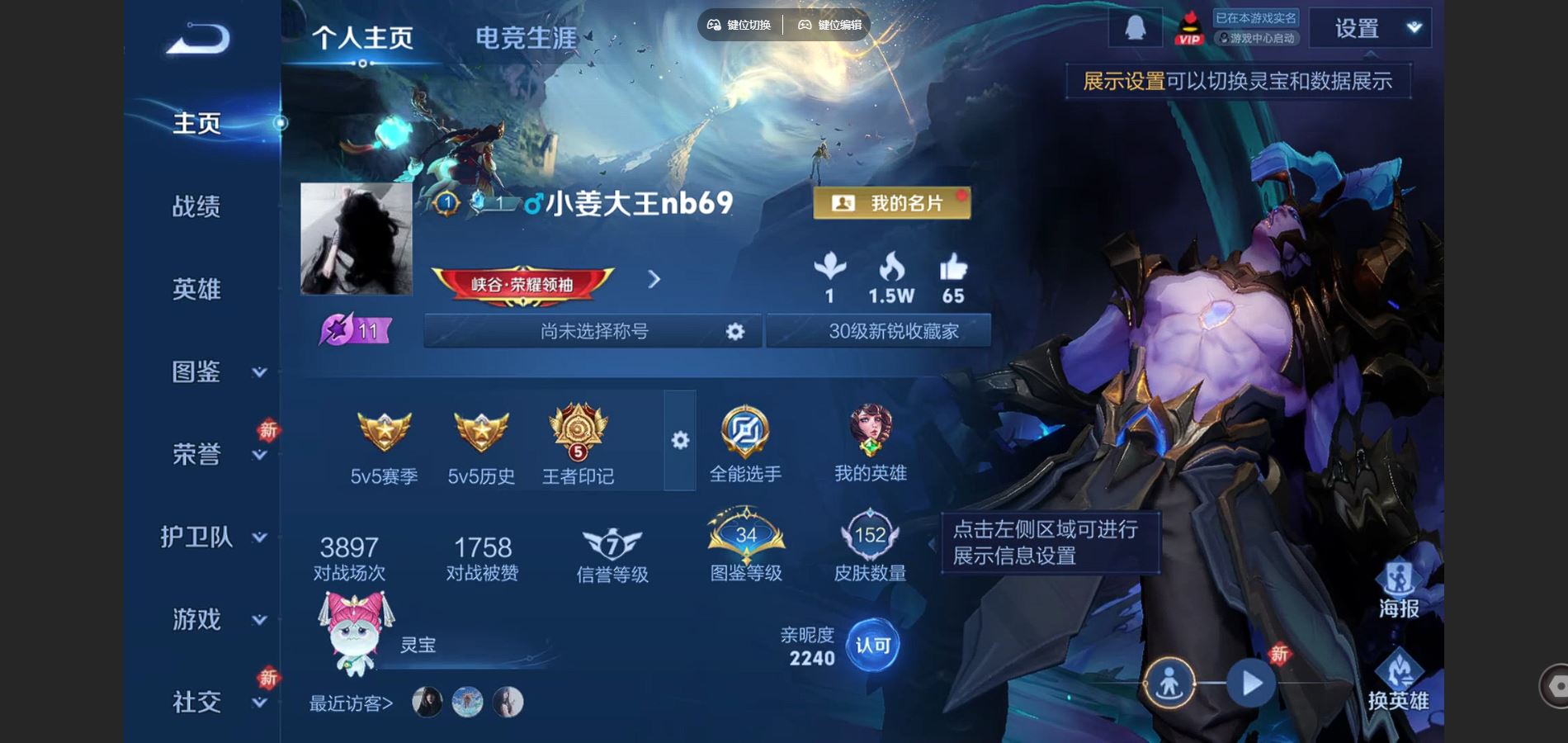Click the 亲昵度 2240 认可 progress control
The width and height of the screenshot is (1568, 743).
(872, 646)
